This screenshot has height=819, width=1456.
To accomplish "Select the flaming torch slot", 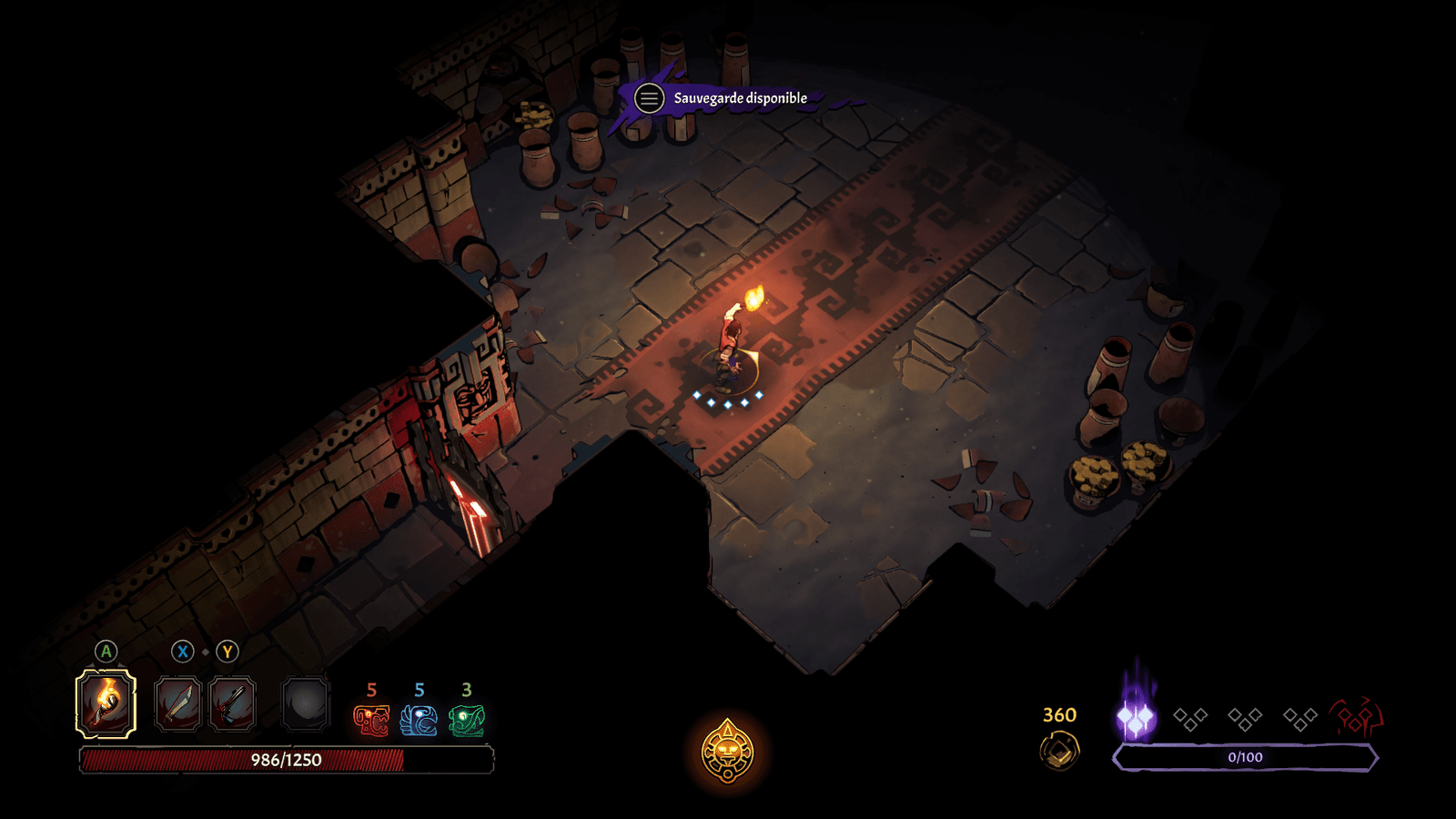I will point(106,703).
